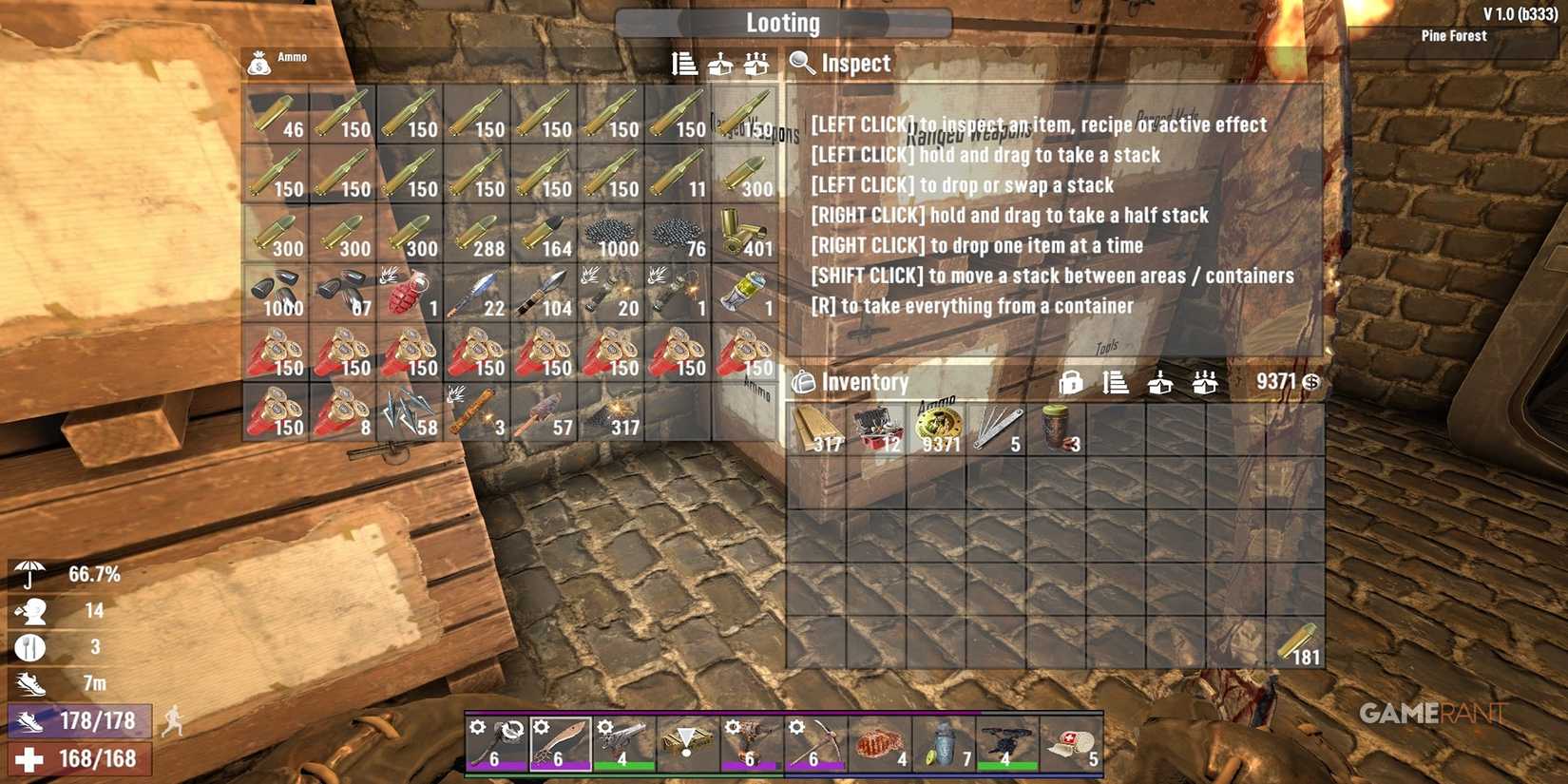Click the take-all-stacks icon above the loot grid
Screen dimensions: 1568x784
click(x=755, y=65)
